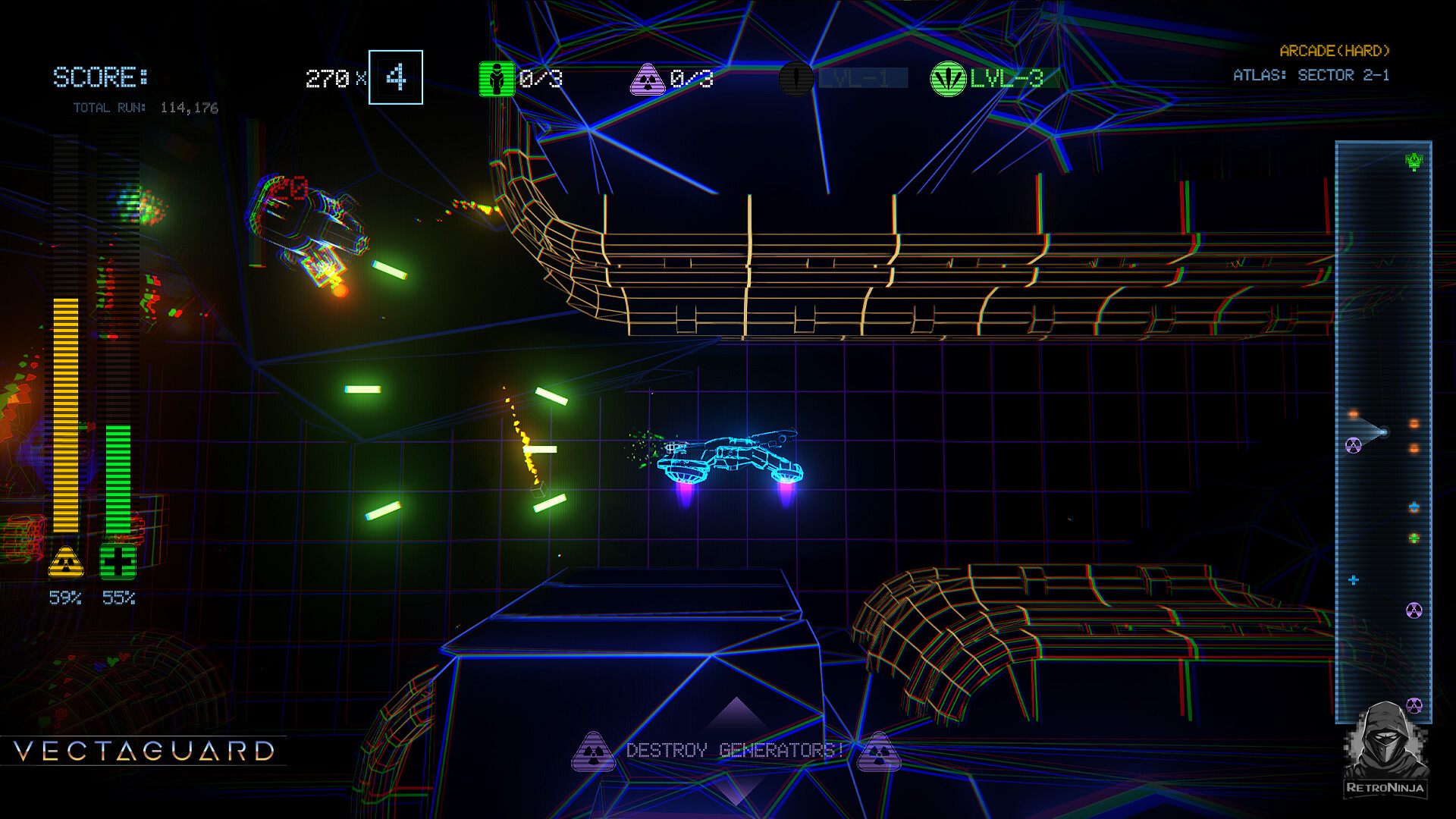Select the green survivor rescue counter icon
1456x819 pixels.
(x=497, y=79)
